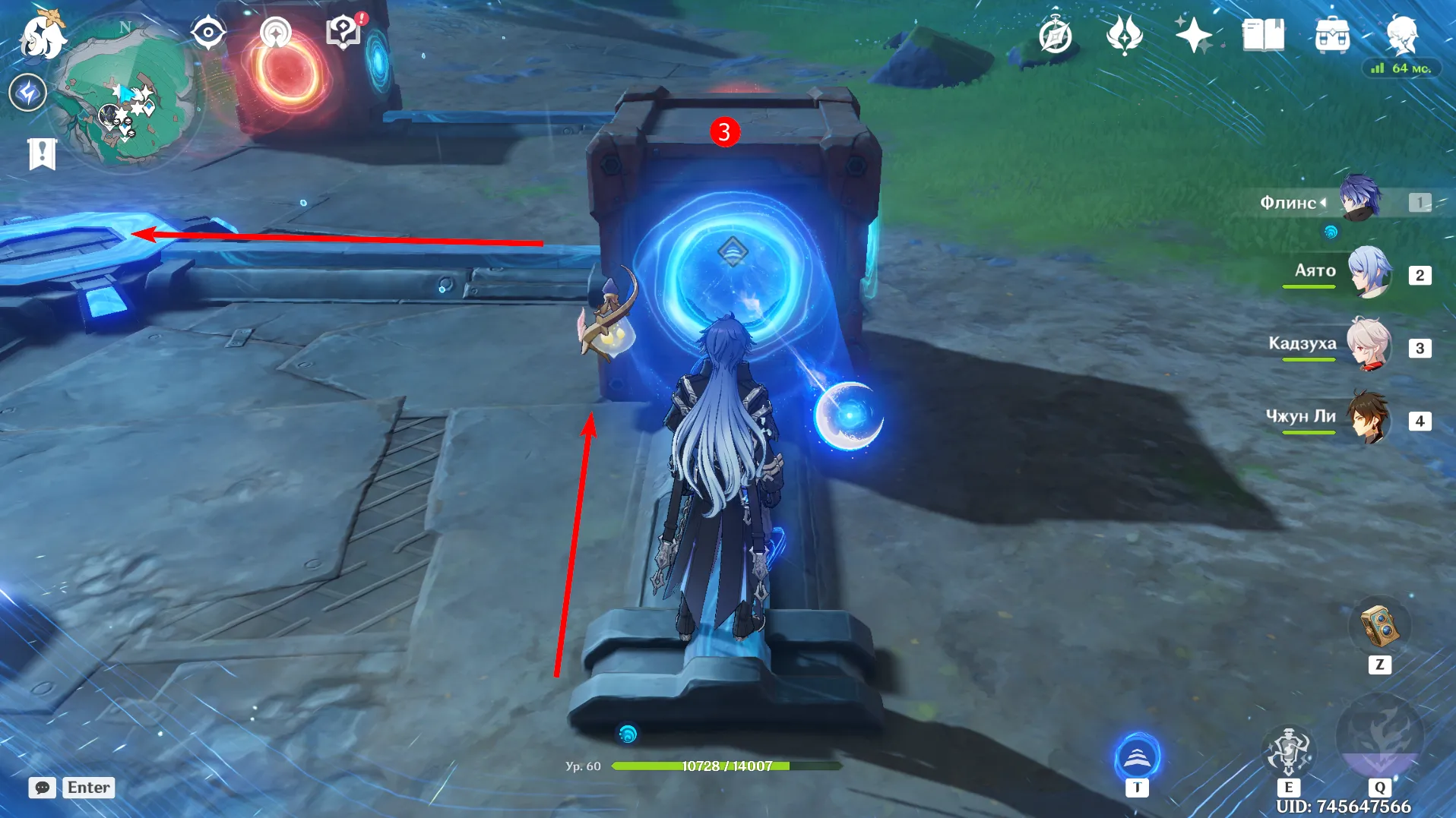The width and height of the screenshot is (1456, 818).
Task: Use the camera gadget above Z
Action: pyautogui.click(x=1379, y=626)
